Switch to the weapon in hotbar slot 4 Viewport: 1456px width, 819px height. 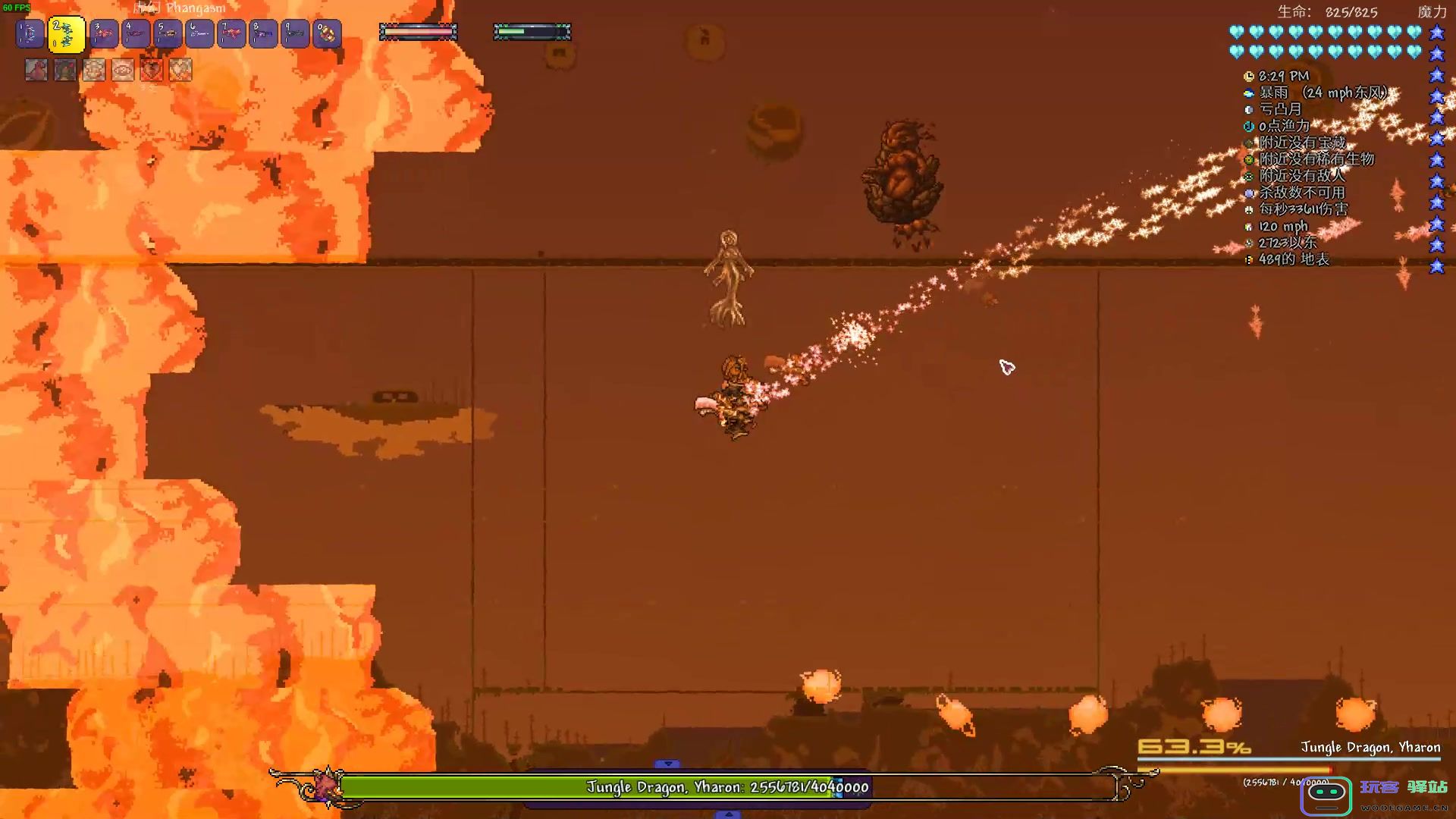click(x=136, y=34)
